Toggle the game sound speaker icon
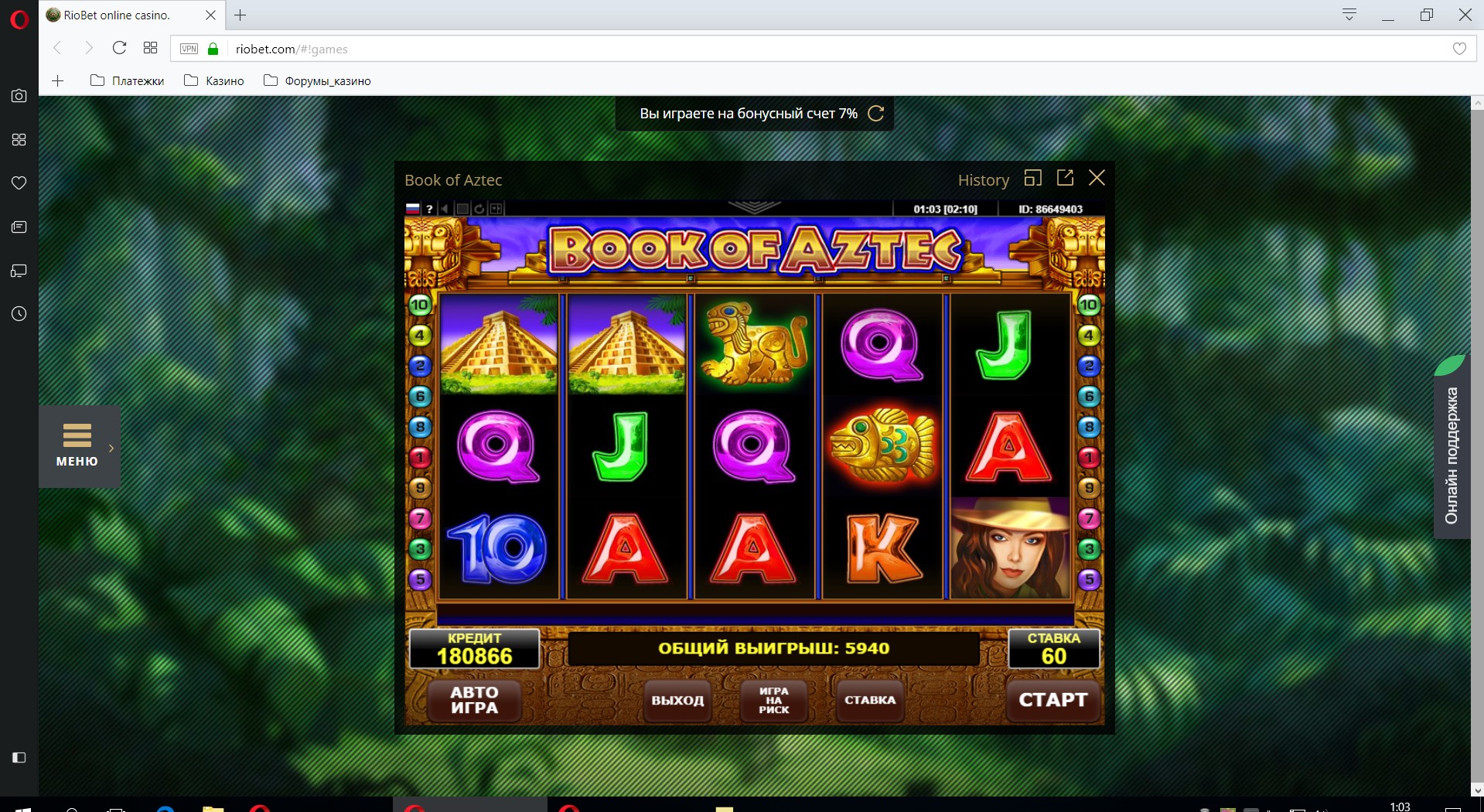The image size is (1484, 812). (445, 209)
